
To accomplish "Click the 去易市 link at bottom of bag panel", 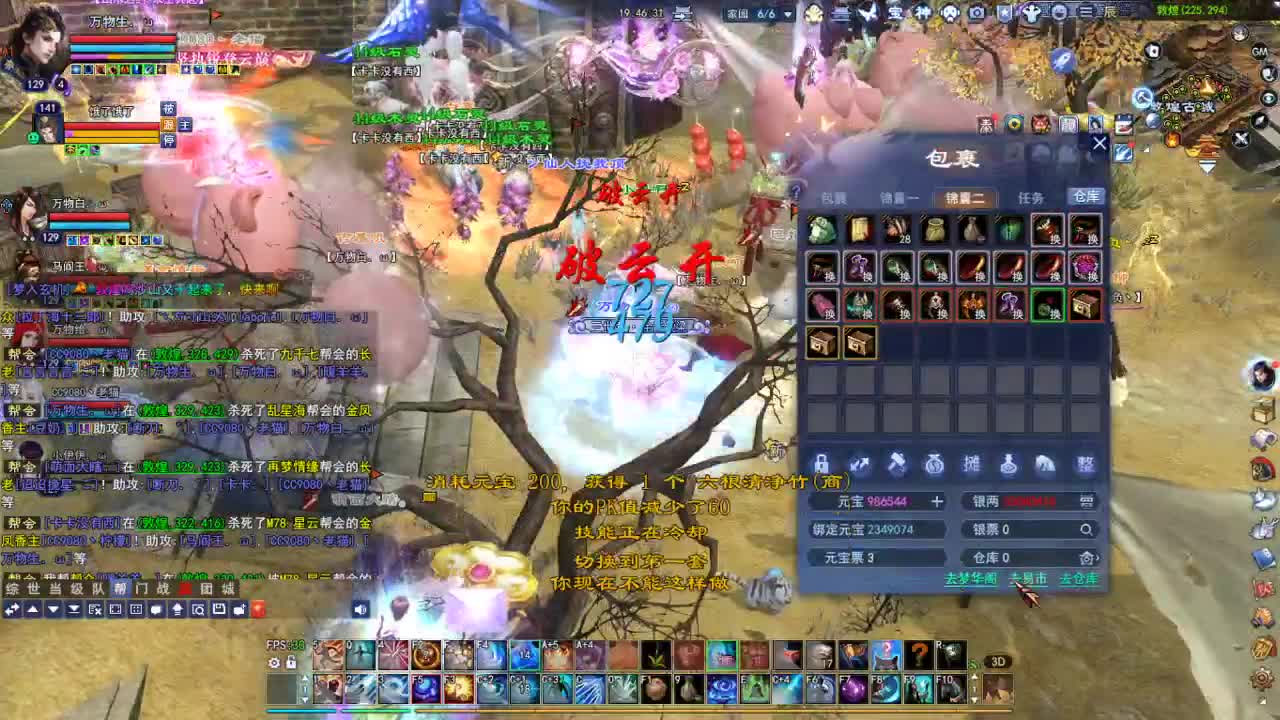I will point(1027,577).
